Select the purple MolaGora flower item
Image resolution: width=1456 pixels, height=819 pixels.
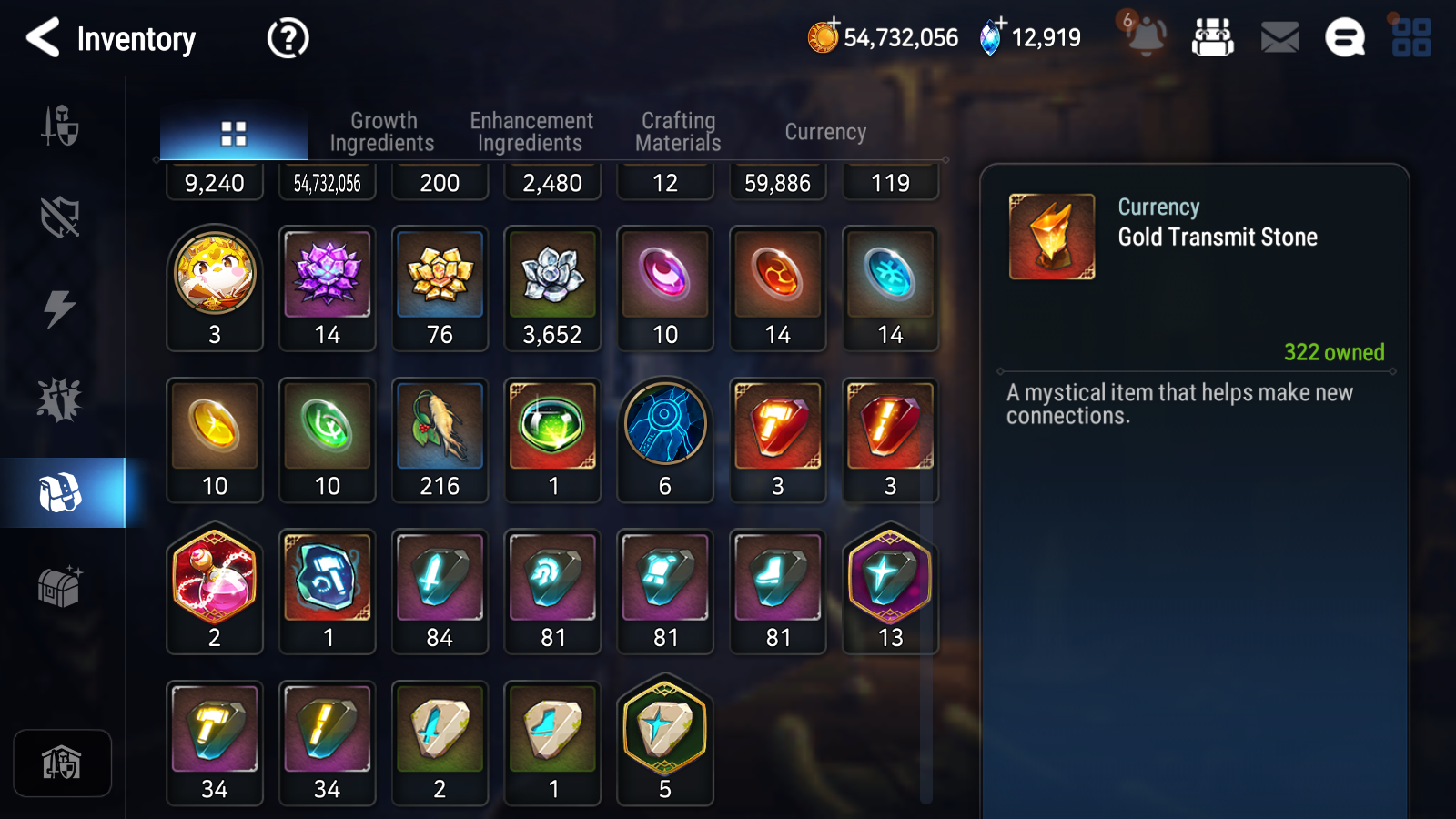coord(327,282)
